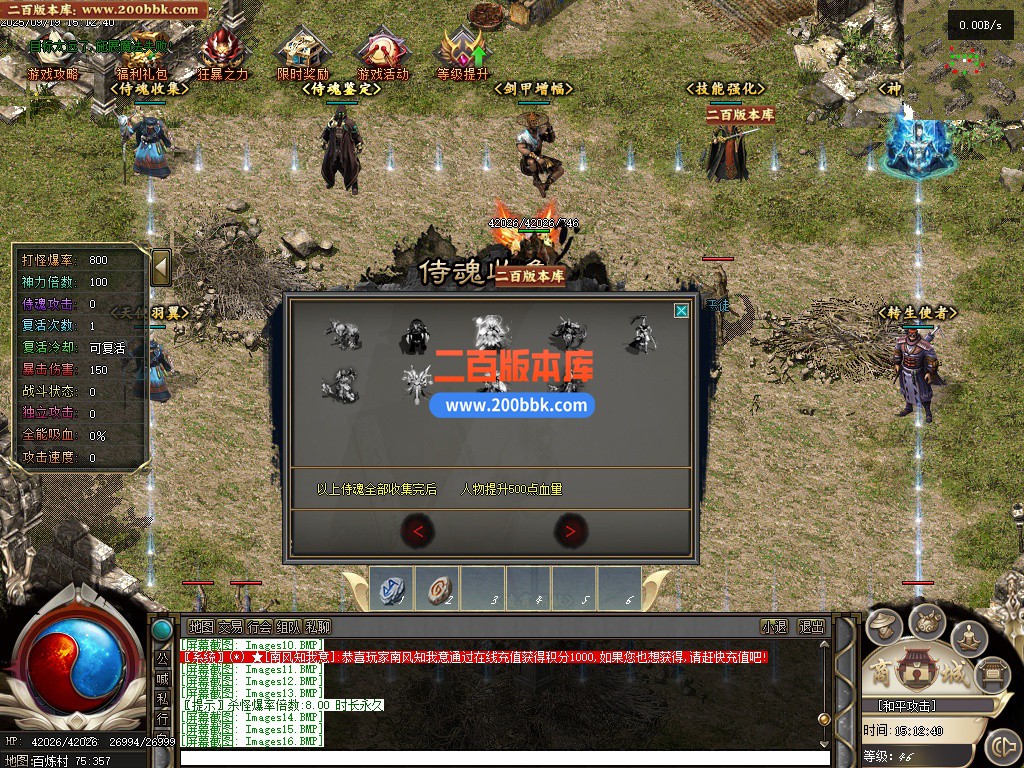
Task: Collapse the stats panel with arrow button
Action: (160, 267)
